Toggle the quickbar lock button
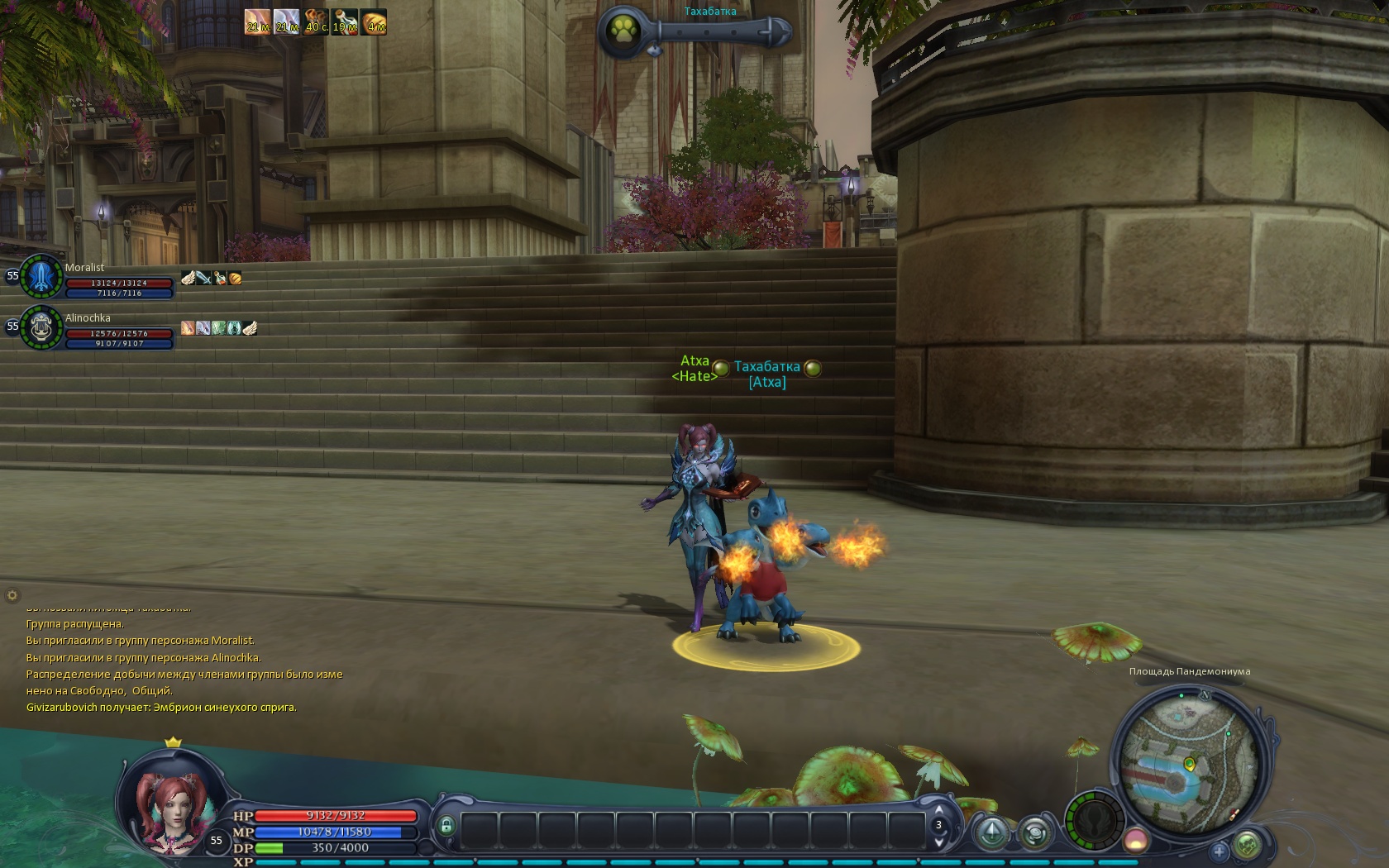 coord(446,826)
